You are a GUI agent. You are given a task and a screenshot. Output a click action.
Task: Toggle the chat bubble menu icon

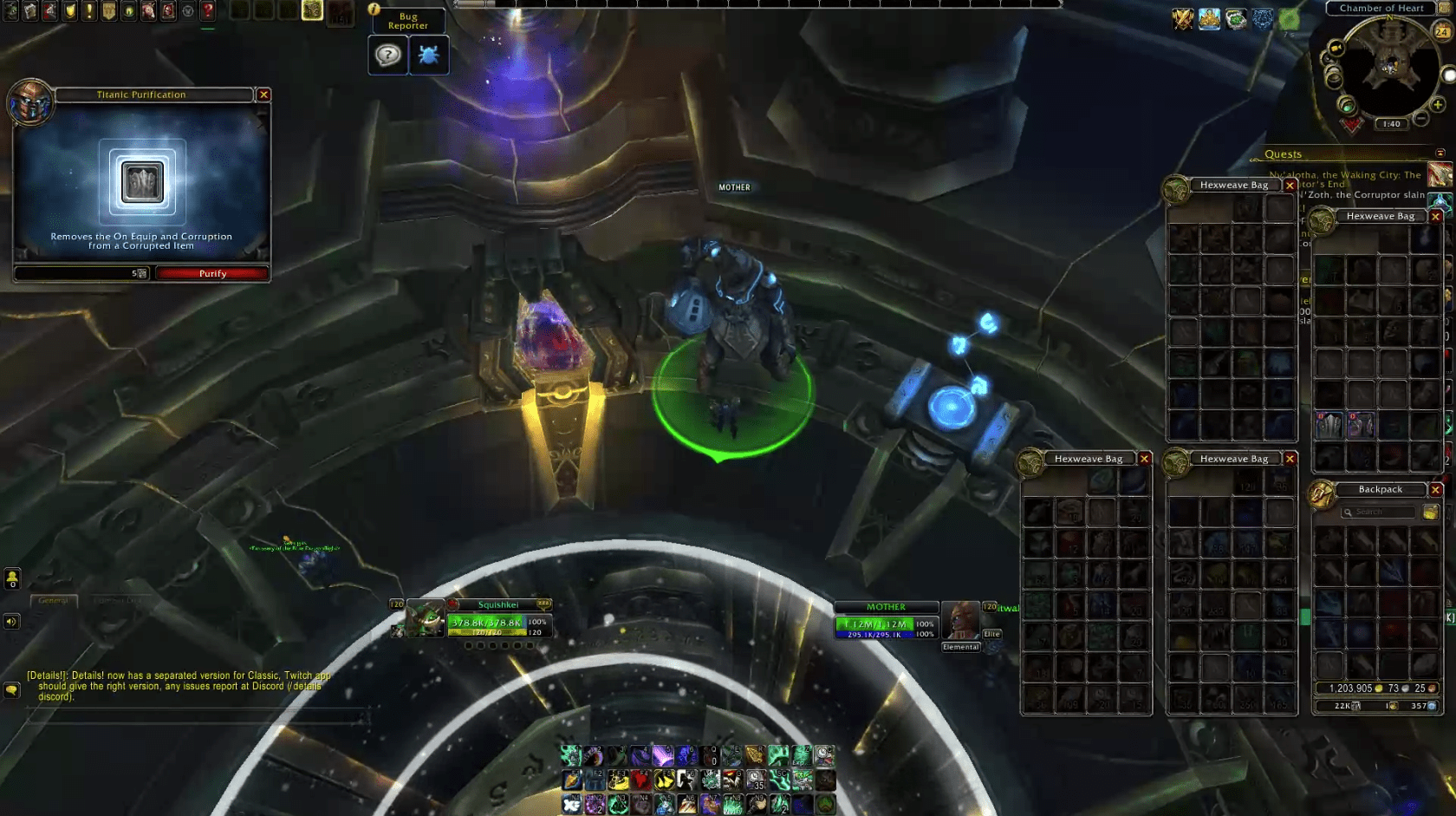point(10,689)
